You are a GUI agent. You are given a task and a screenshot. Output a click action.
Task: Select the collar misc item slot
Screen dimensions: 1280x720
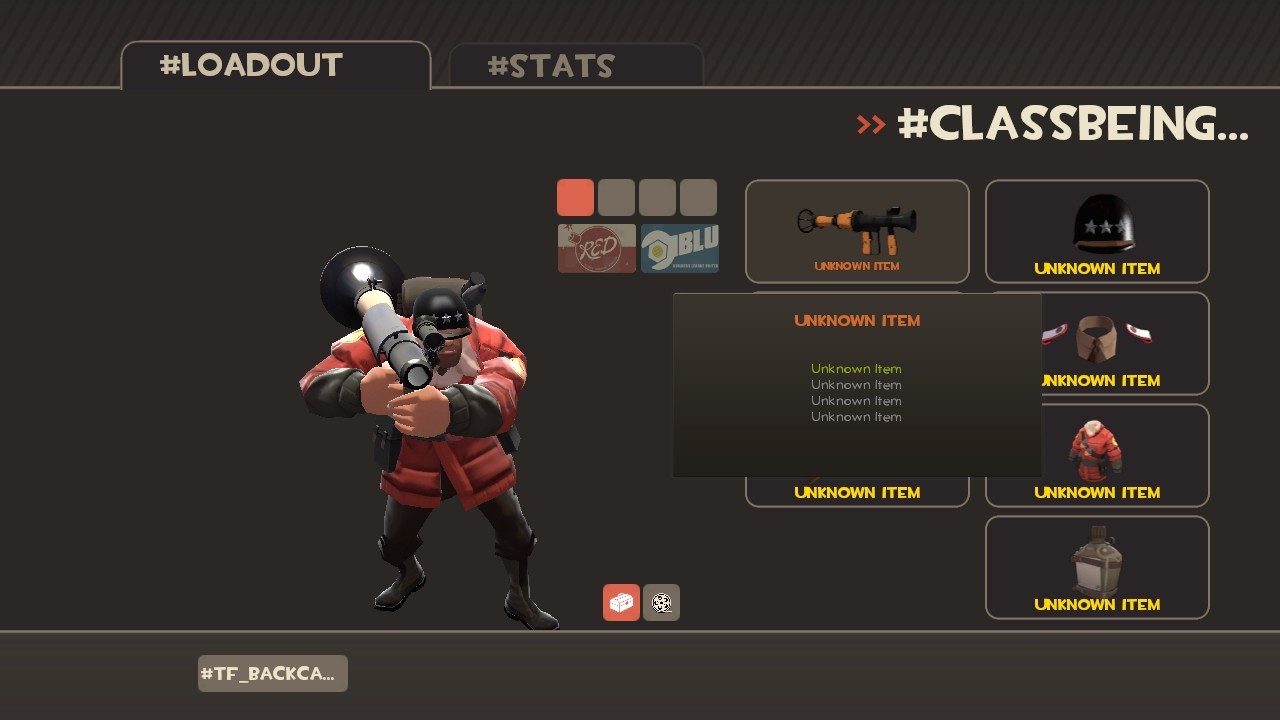(1096, 343)
